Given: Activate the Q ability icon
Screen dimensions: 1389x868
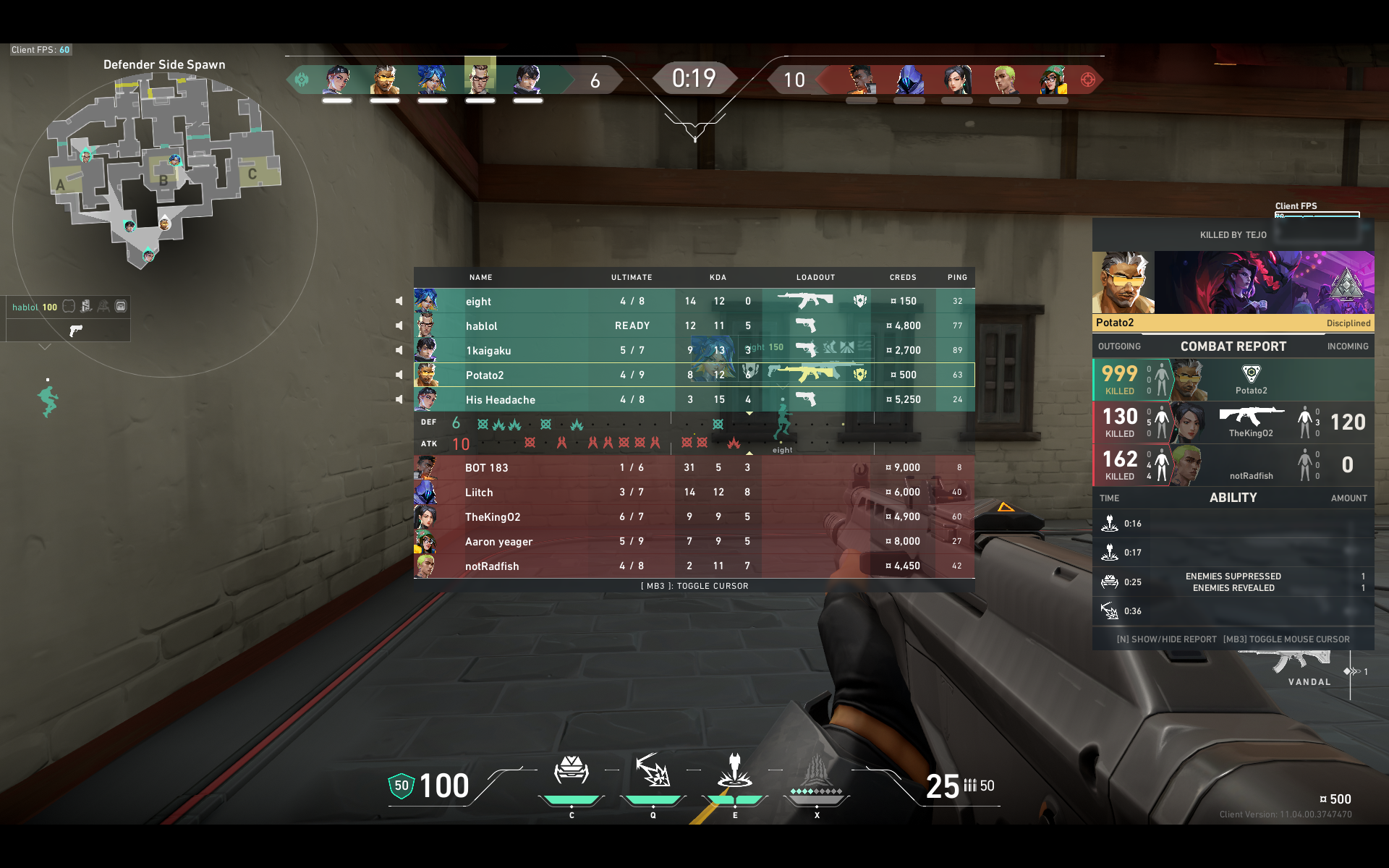Looking at the screenshot, I should pyautogui.click(x=653, y=771).
